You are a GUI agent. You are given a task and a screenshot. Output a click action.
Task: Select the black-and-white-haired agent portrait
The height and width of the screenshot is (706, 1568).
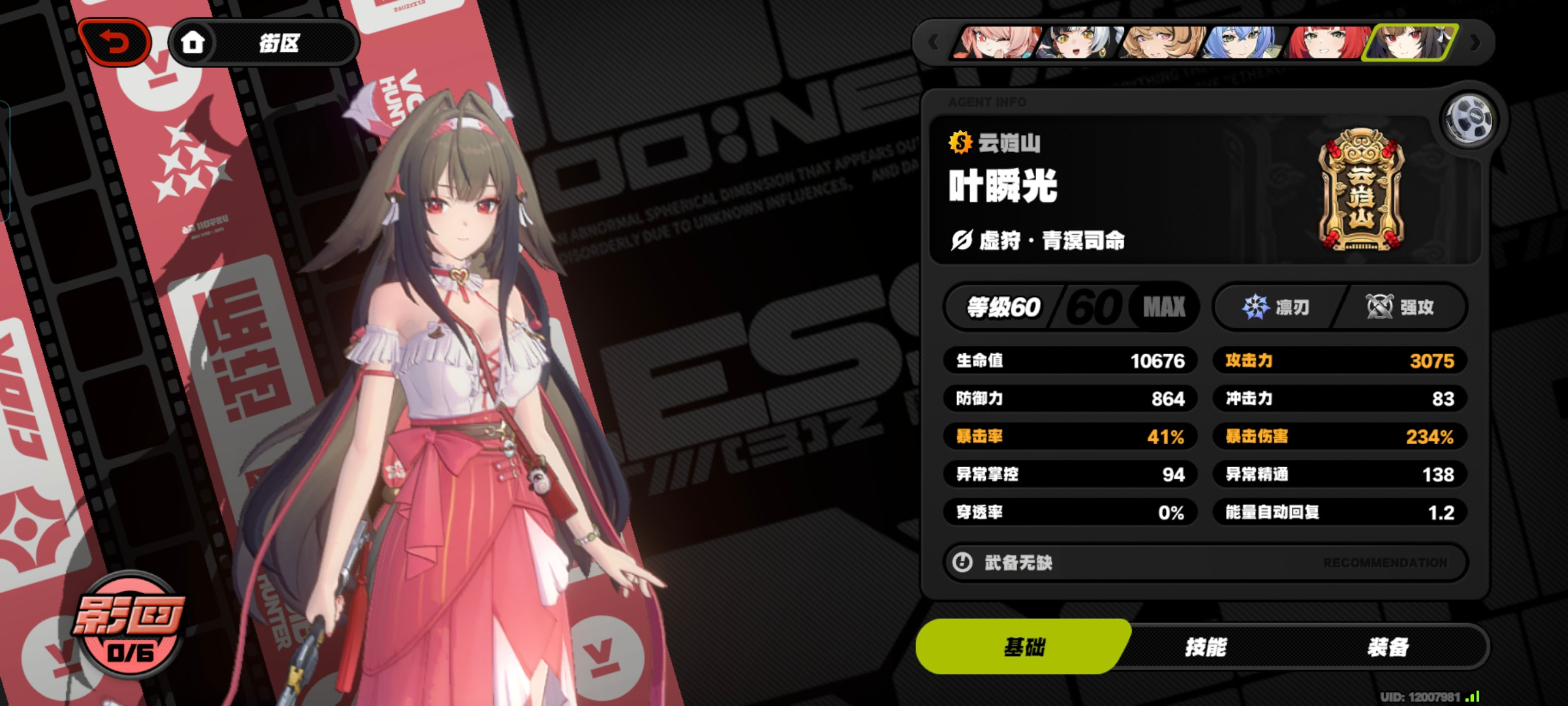click(x=1079, y=42)
